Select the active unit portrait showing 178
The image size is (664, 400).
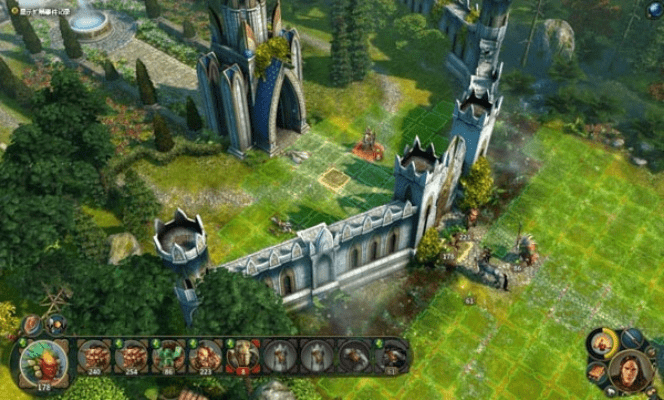tap(44, 361)
